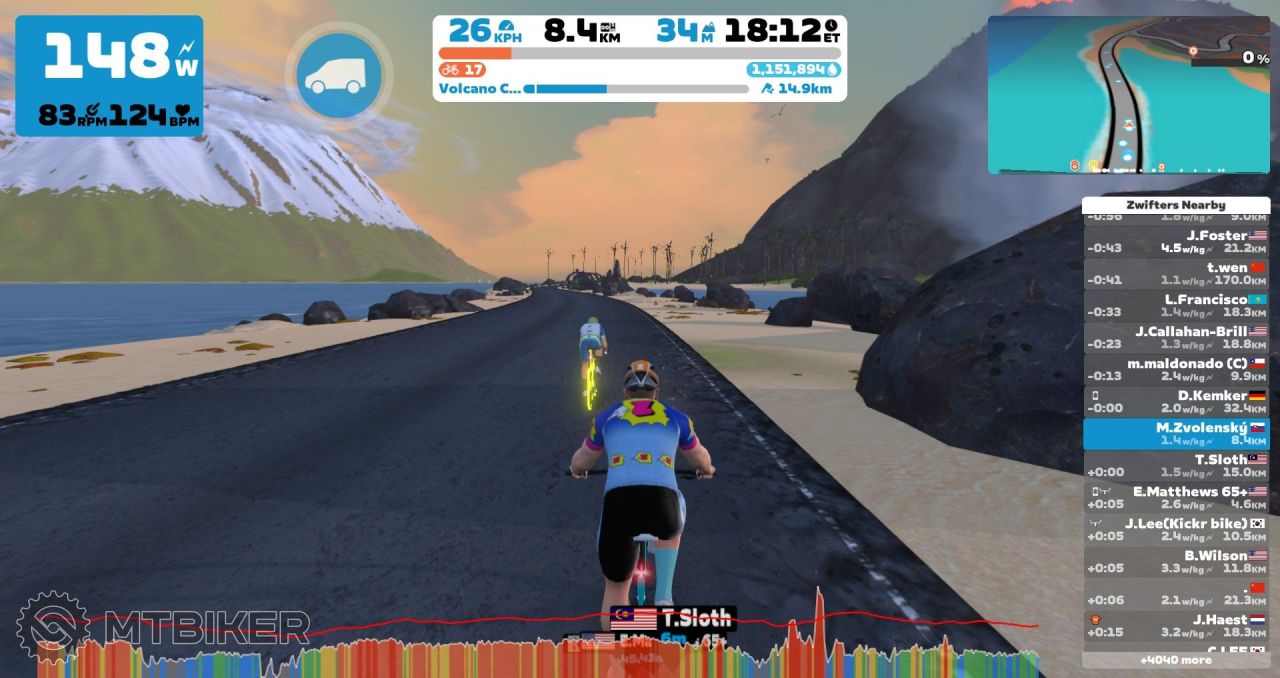Select B.Wilson in the nearby riders
1280x678 pixels.
tap(1176, 562)
